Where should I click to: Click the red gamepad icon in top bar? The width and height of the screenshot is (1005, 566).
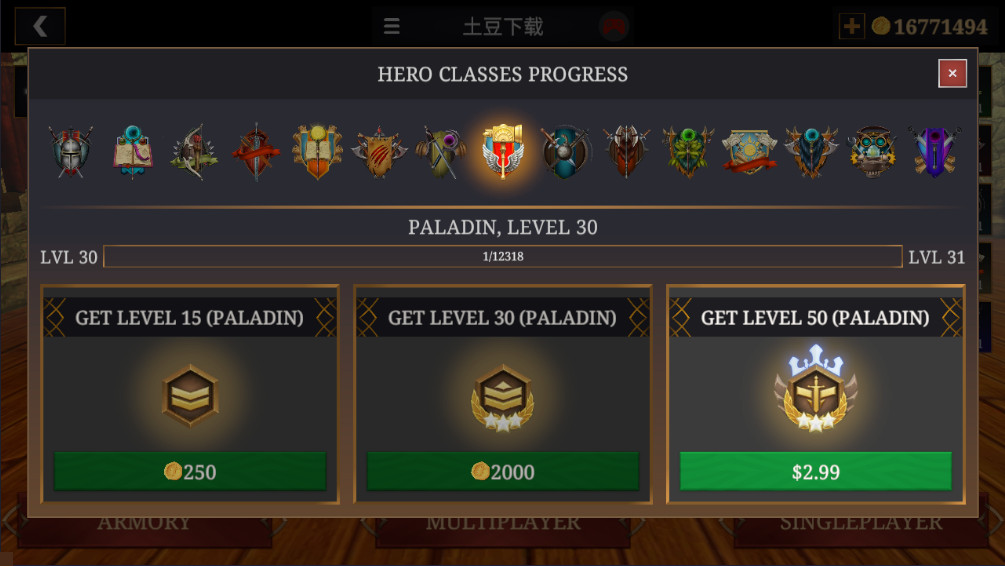[x=614, y=27]
